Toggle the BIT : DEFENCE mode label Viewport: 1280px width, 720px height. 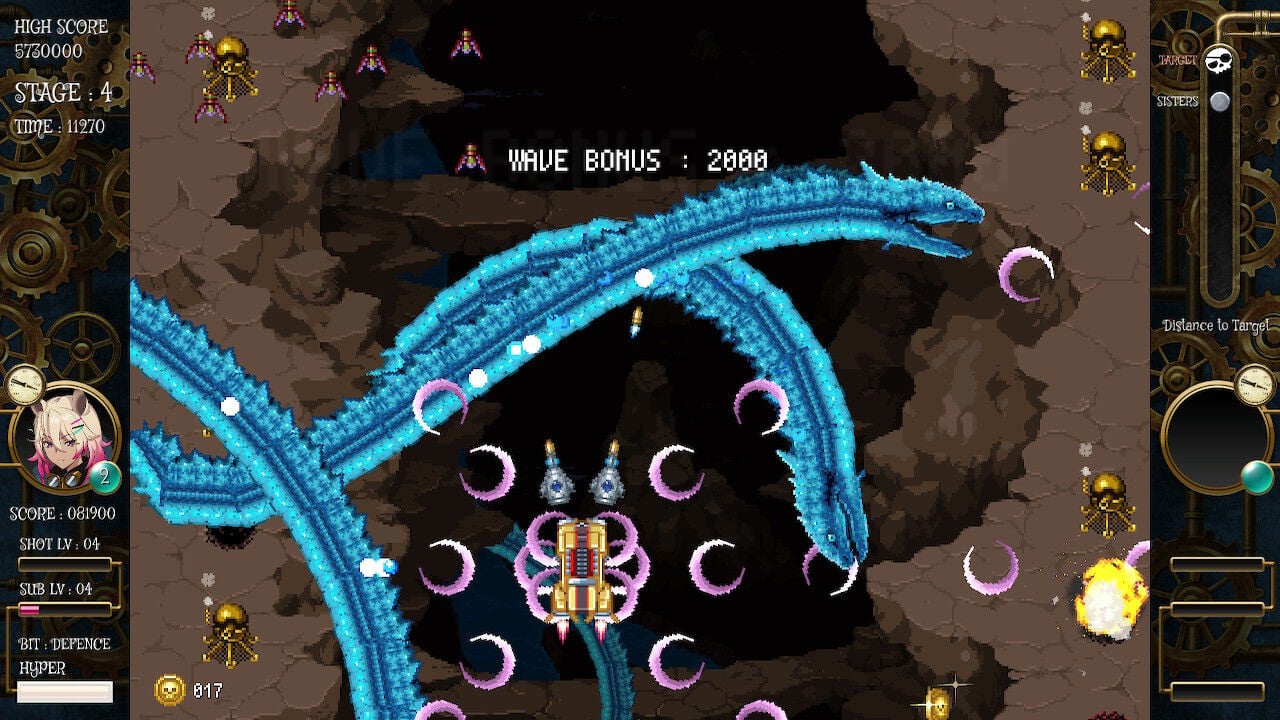coord(65,645)
